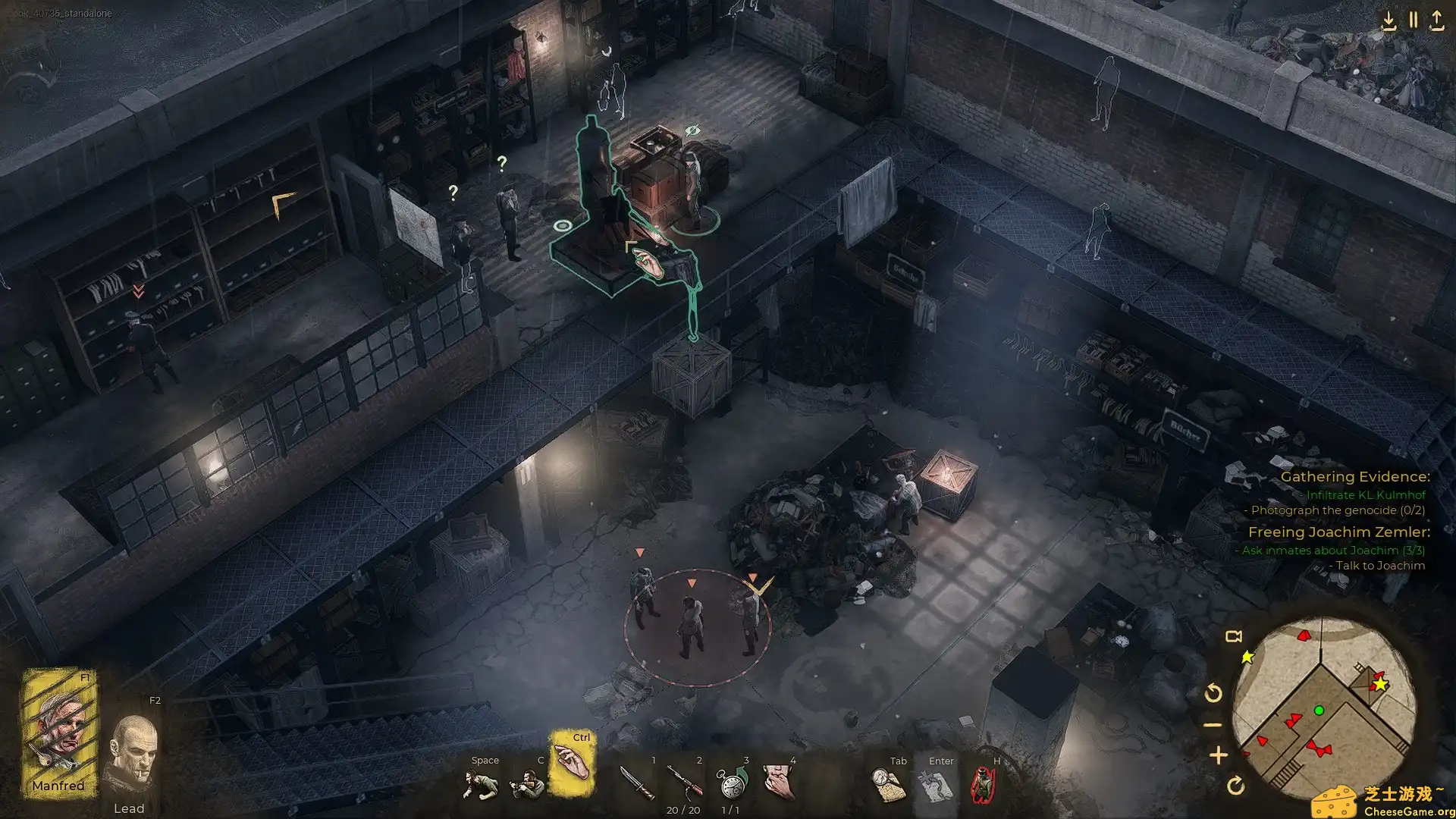Image resolution: width=1456 pixels, height=819 pixels.
Task: Select the Lead character portrait
Action: (132, 755)
